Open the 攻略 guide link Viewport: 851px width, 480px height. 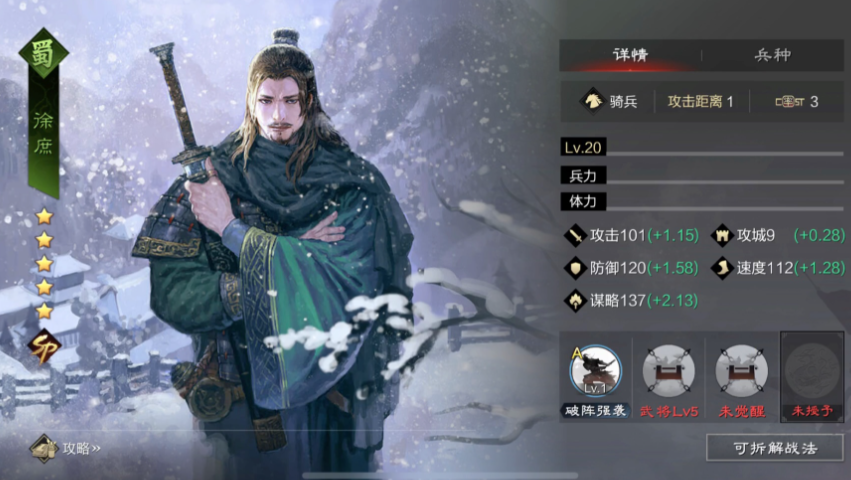[70, 448]
